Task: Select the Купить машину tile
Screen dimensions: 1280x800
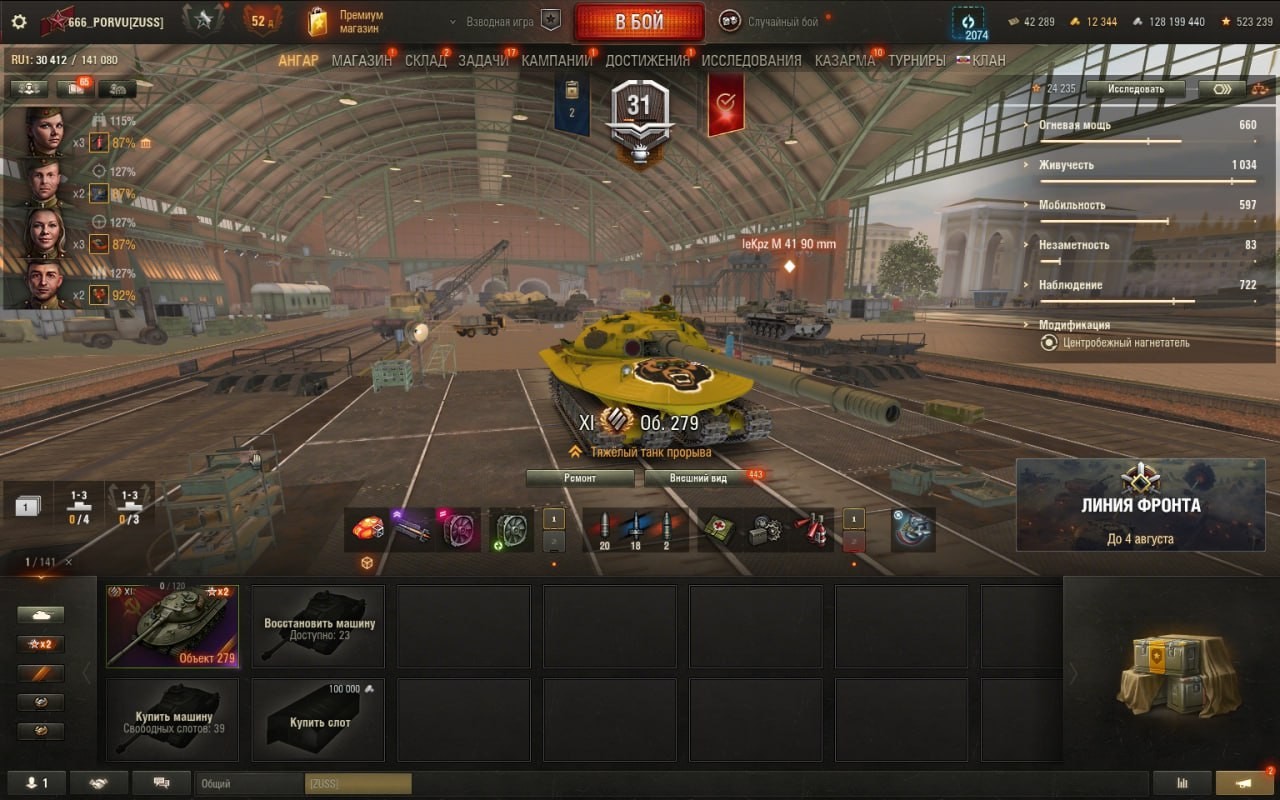Action: pyautogui.click(x=172, y=720)
